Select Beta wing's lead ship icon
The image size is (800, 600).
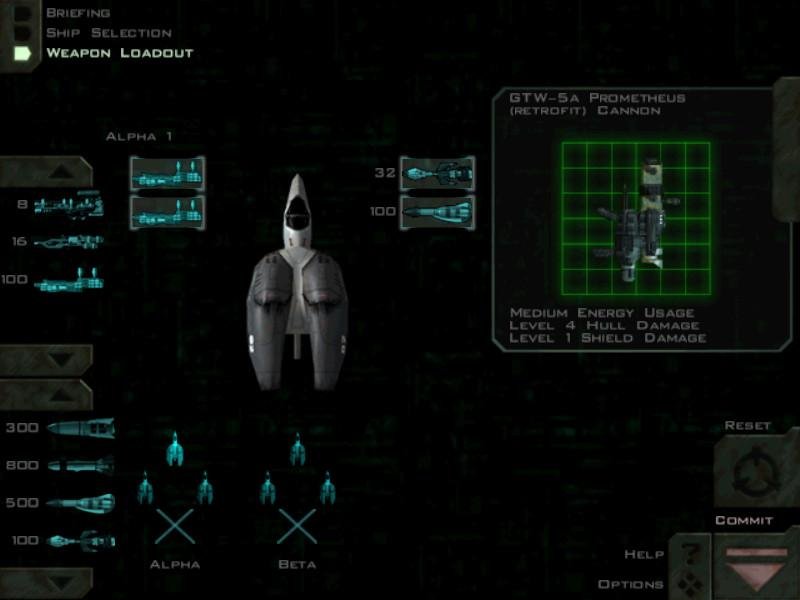tap(297, 450)
